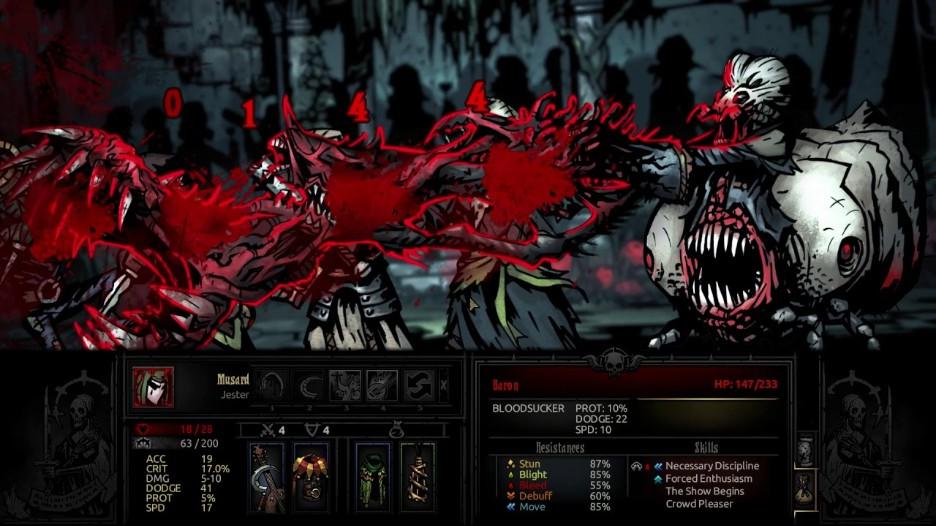Viewport: 936px width, 526px height.
Task: Select Musard the Jester's portrait
Action: point(153,387)
